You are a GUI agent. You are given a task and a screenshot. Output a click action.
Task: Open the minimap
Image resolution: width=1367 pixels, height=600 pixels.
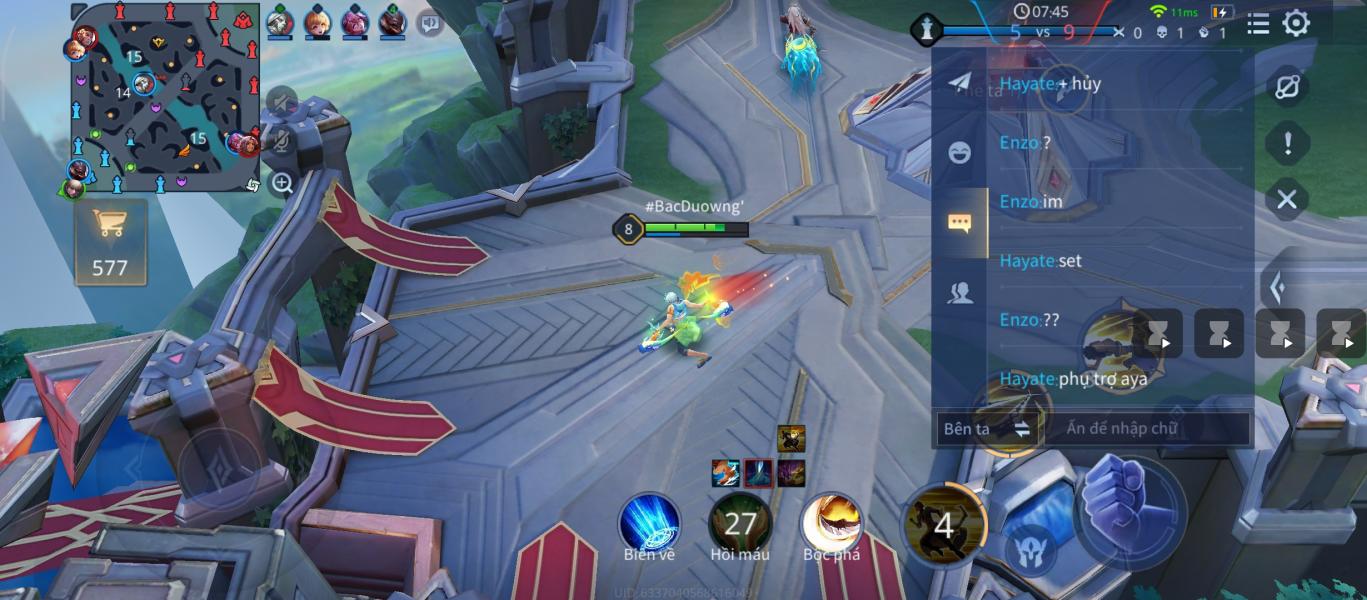[x=165, y=97]
